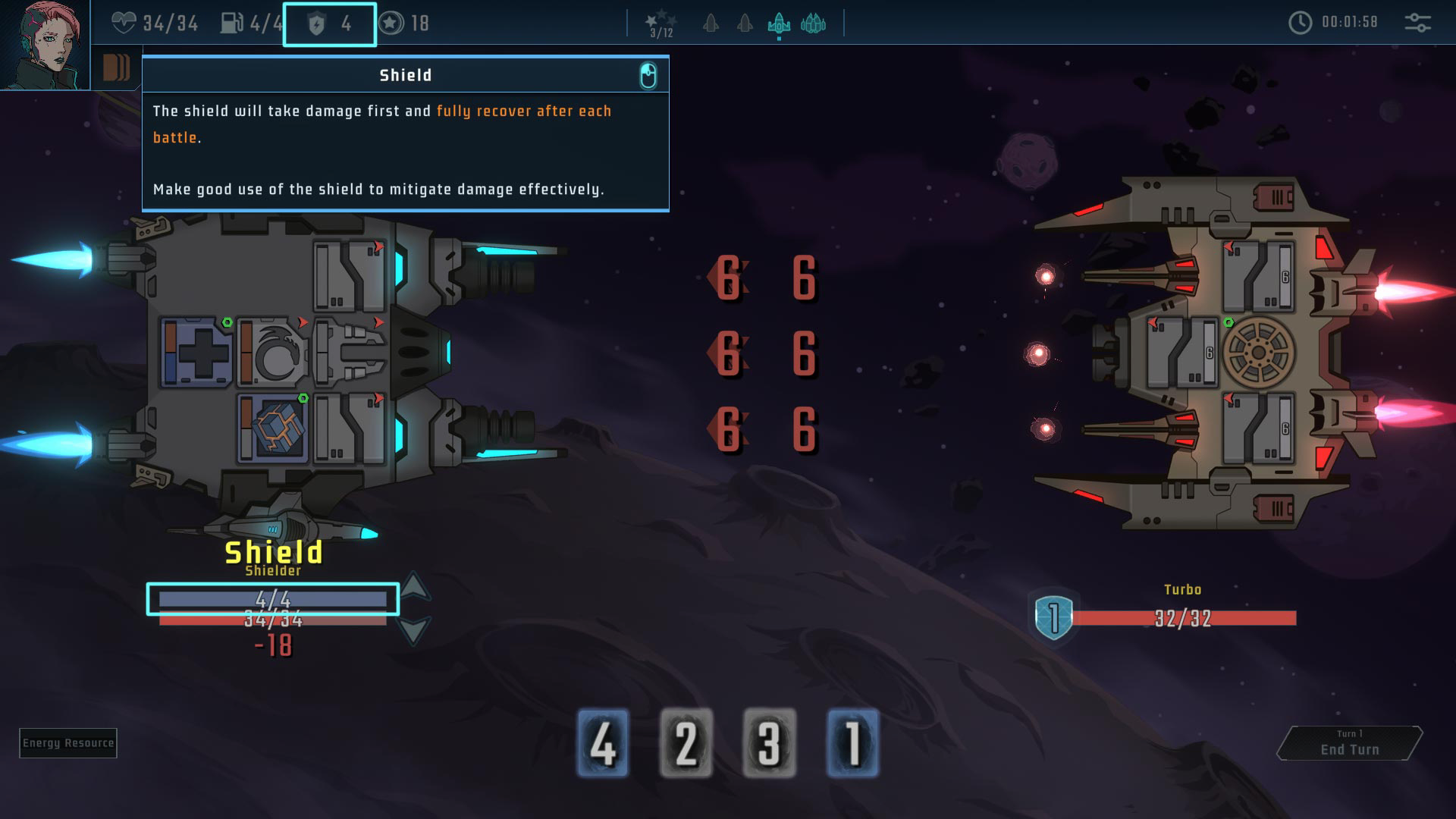Open the card deck icon

pyautogui.click(x=116, y=68)
